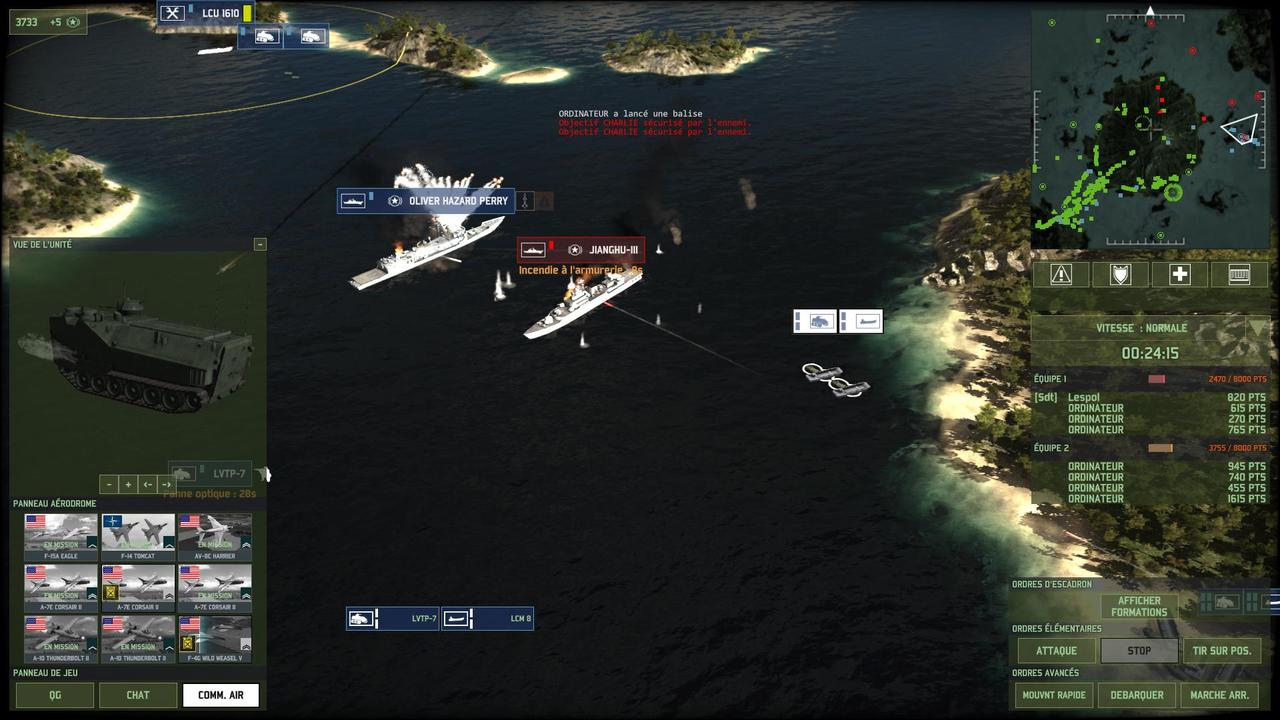
Task: Show formations with Afficher Formations
Action: click(x=1139, y=607)
